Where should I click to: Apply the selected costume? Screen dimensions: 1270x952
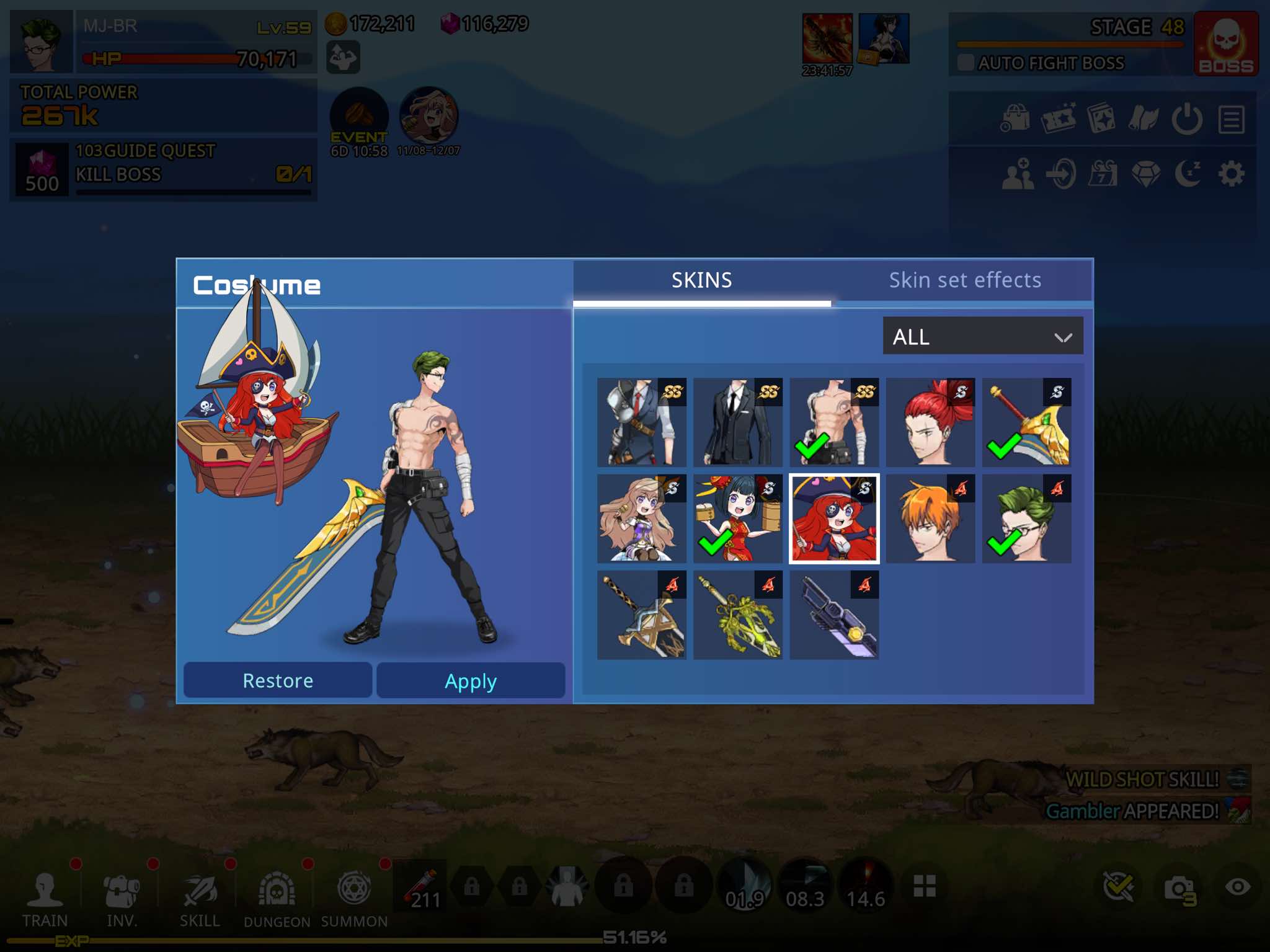click(x=470, y=680)
